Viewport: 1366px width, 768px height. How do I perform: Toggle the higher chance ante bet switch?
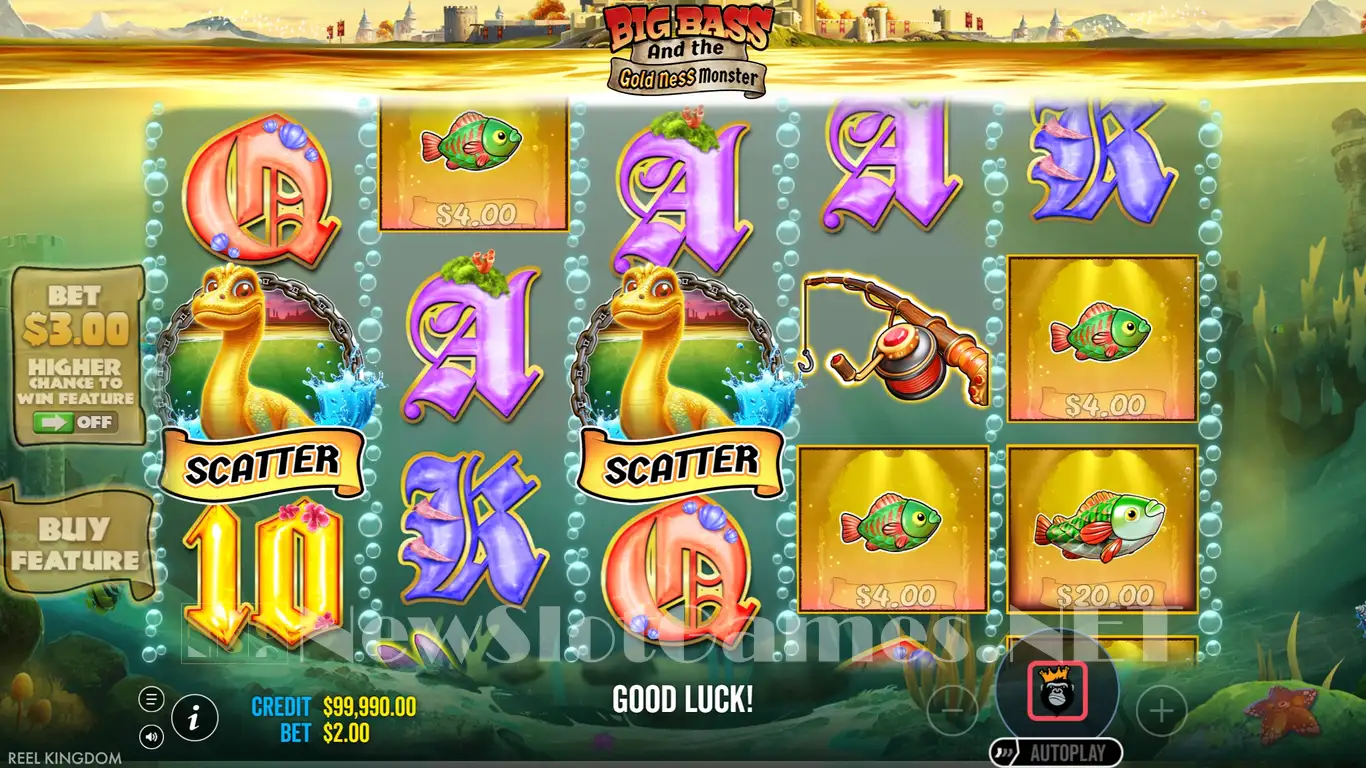pos(75,422)
